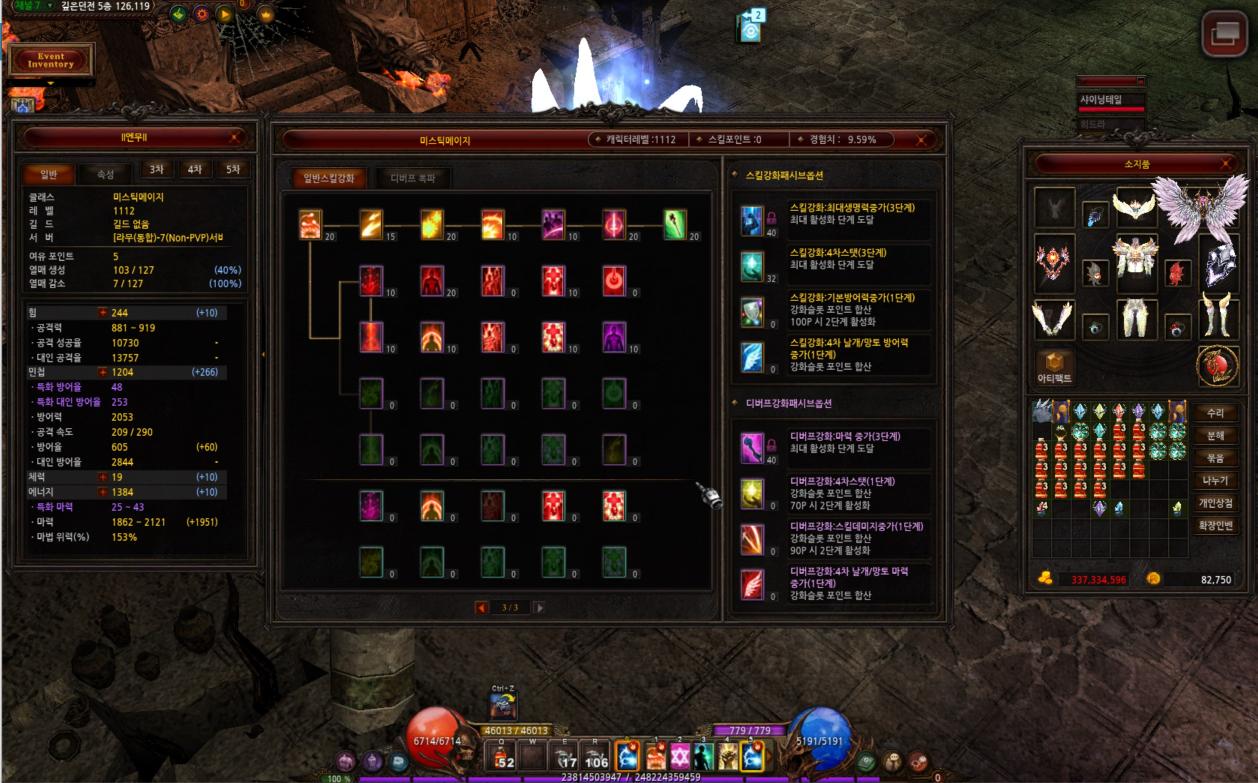Open the 아티팩트 artifact slot
1258x783 pixels.
(1055, 366)
